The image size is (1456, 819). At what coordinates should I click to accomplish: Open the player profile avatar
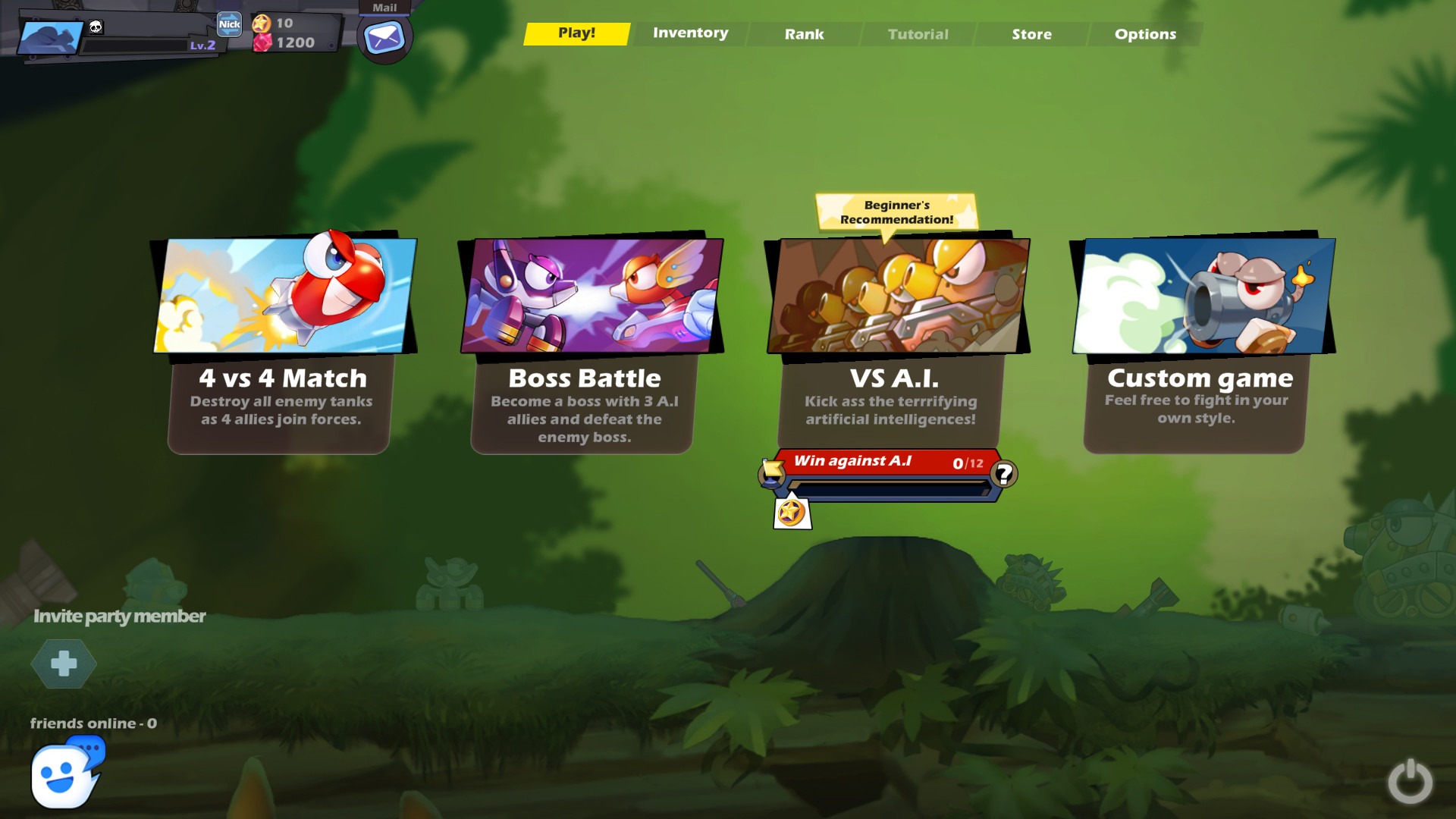pyautogui.click(x=51, y=38)
